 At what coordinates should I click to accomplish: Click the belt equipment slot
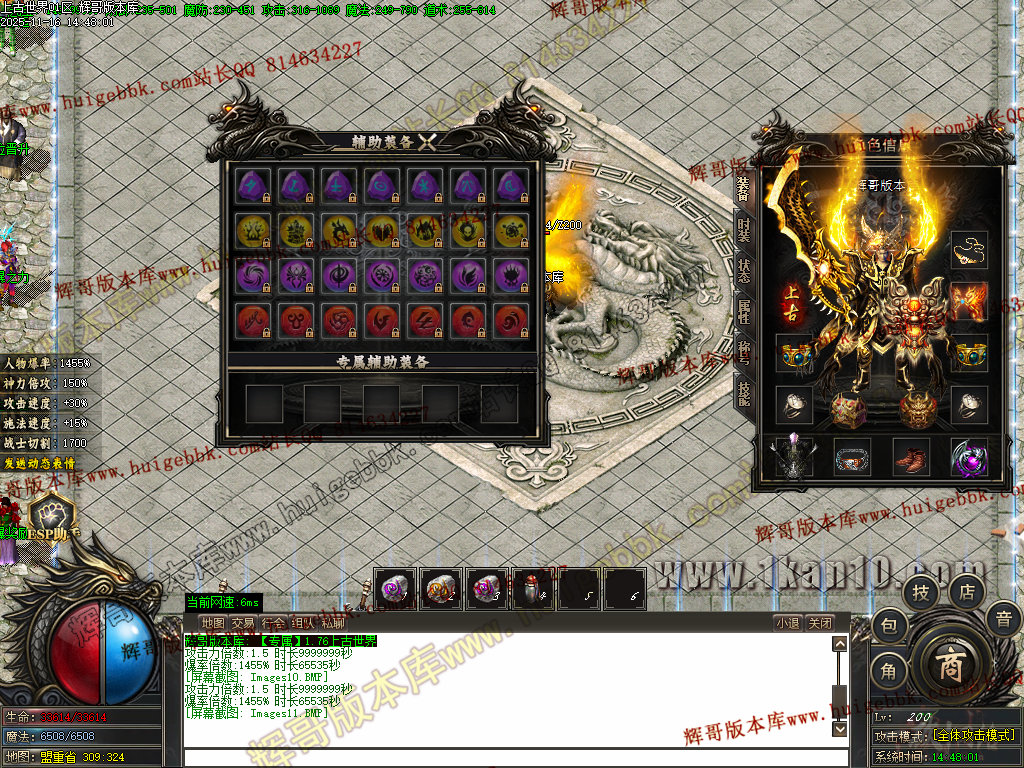[x=852, y=457]
